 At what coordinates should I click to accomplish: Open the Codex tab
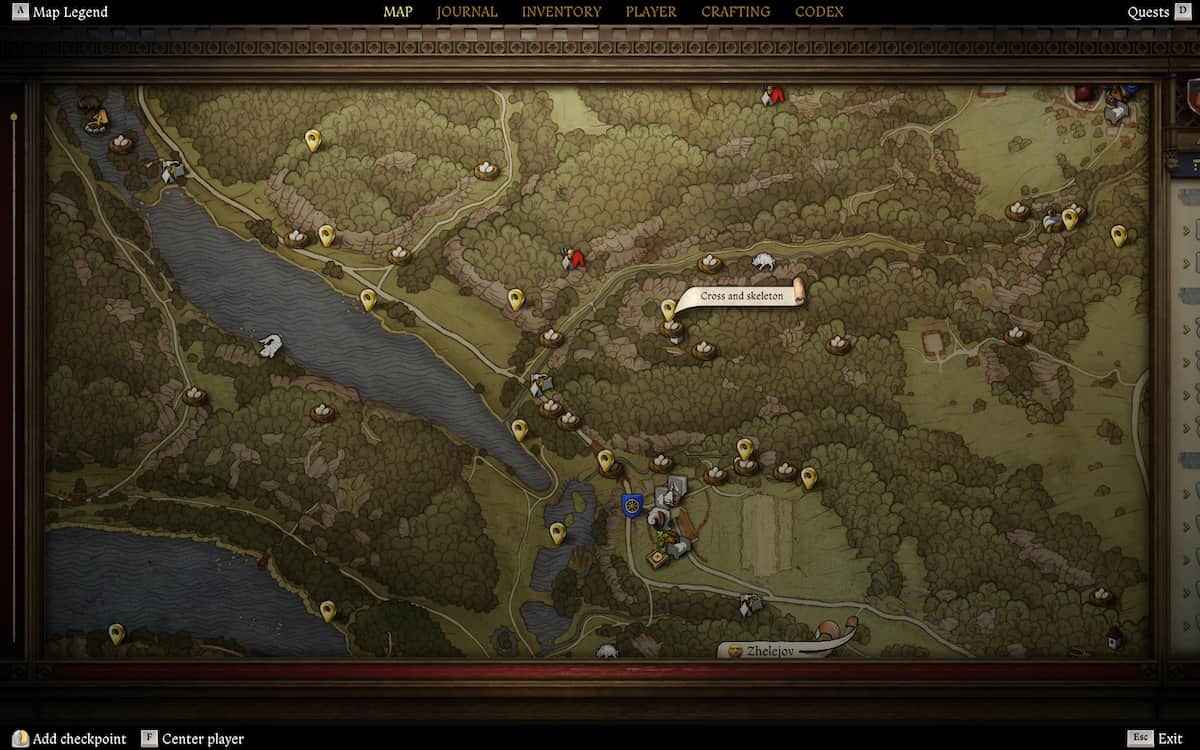(x=819, y=12)
